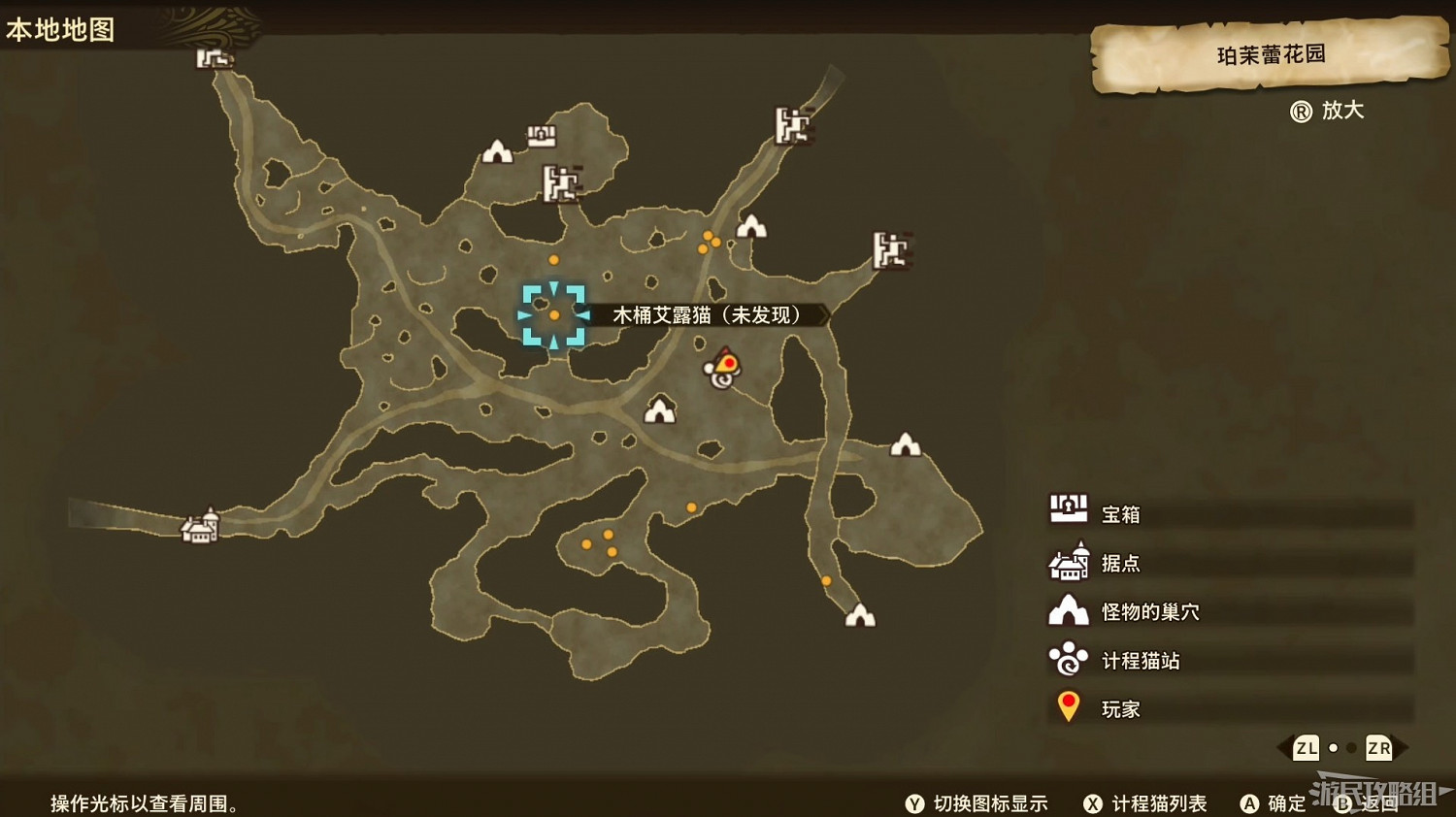The height and width of the screenshot is (817, 1456).
Task: Switch map page with the ZL tab
Action: 1306,748
